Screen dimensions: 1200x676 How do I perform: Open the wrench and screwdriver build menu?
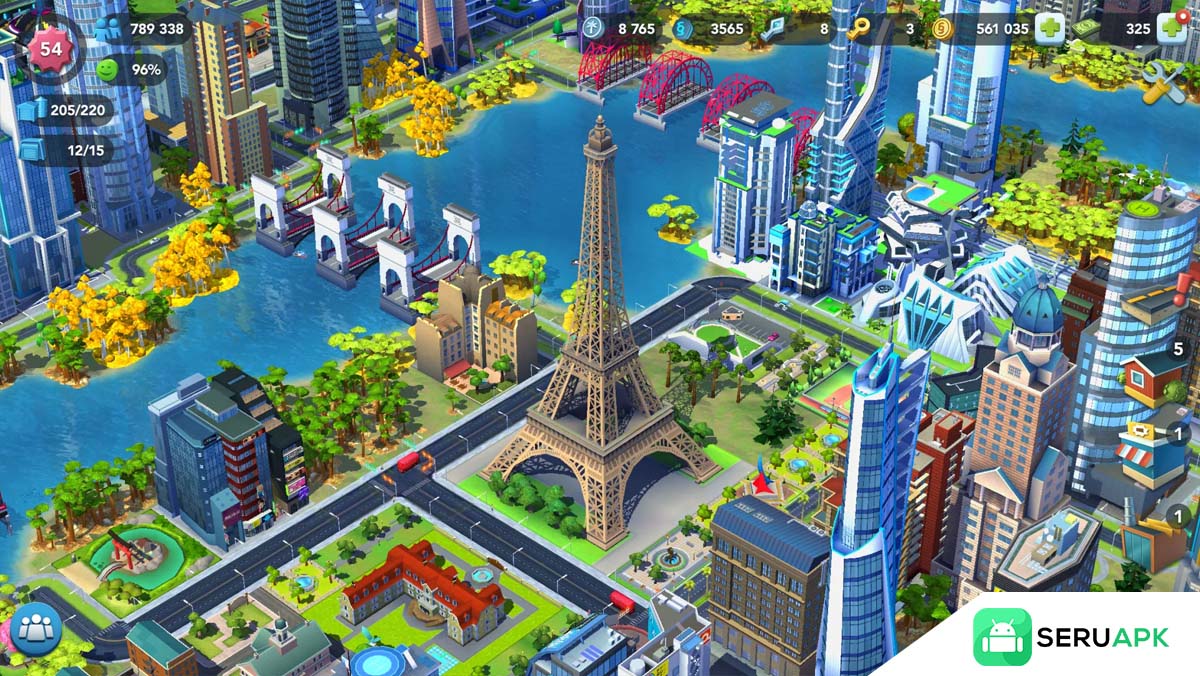pyautogui.click(x=1163, y=81)
